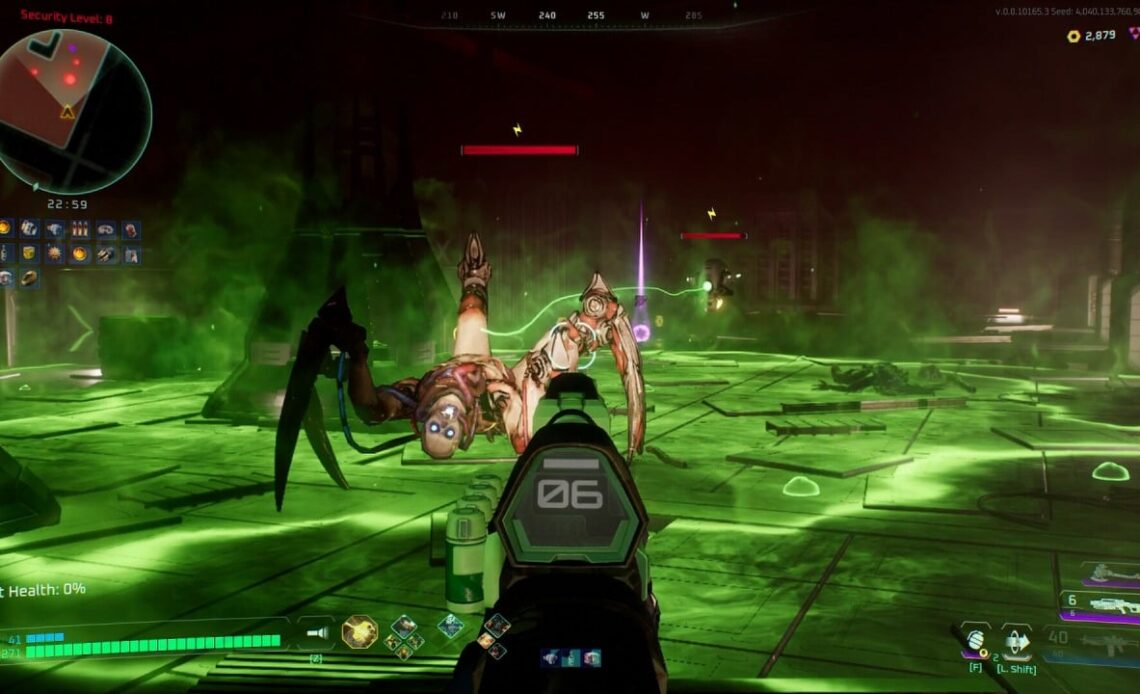Open the circular minimap
1140x694 pixels.
(x=74, y=111)
